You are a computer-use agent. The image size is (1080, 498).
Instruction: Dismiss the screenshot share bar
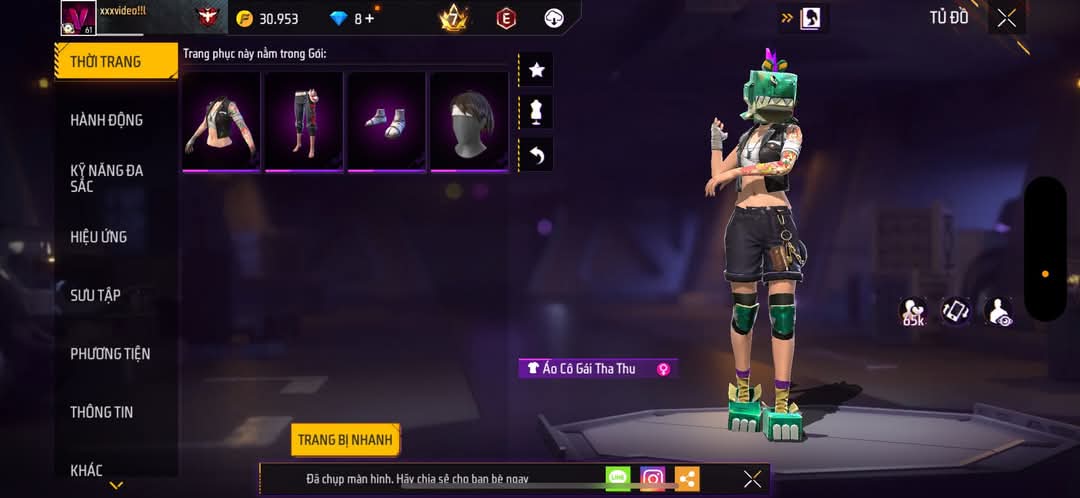[x=752, y=479]
